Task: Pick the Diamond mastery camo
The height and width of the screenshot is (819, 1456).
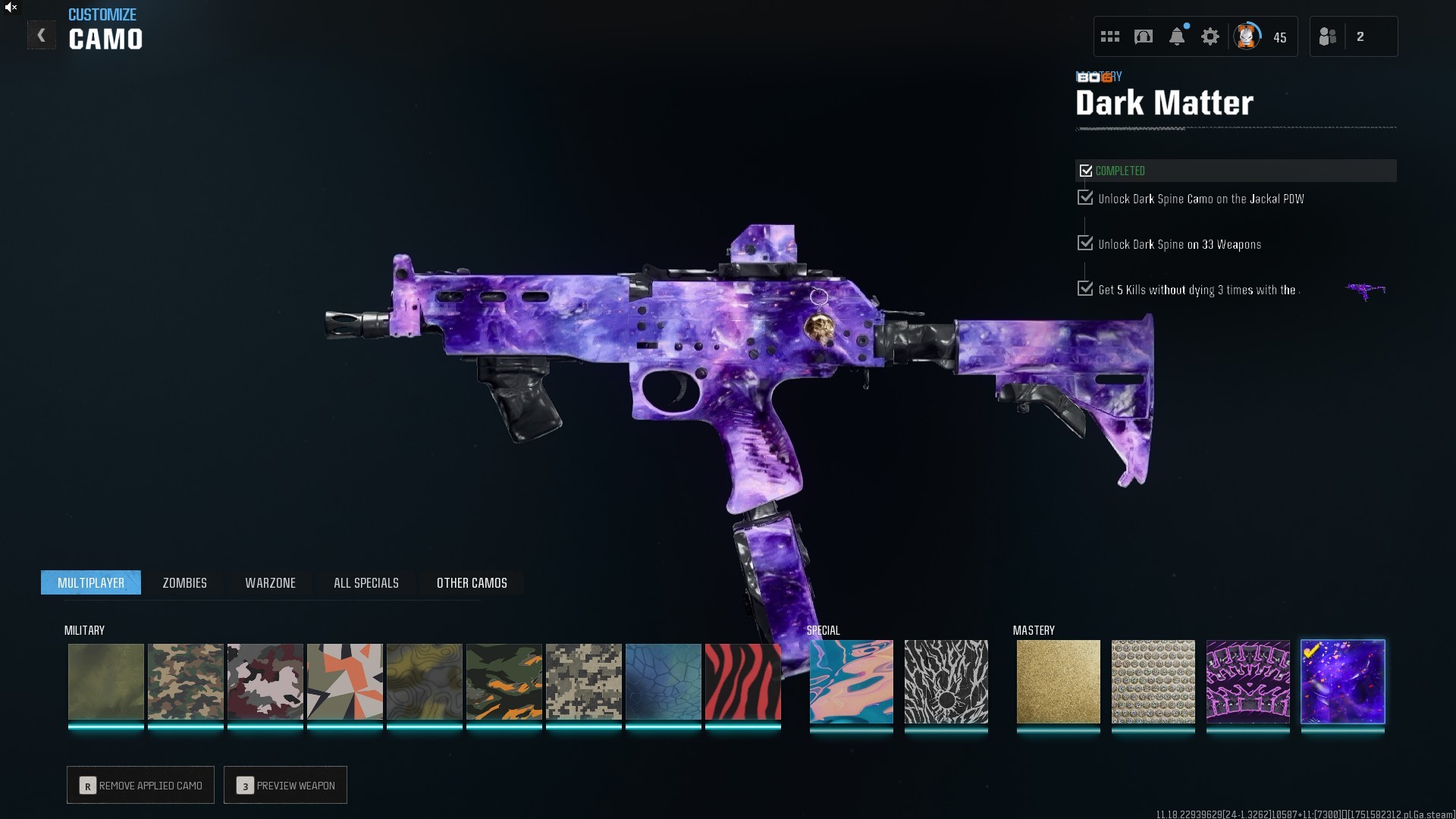Action: (1153, 681)
